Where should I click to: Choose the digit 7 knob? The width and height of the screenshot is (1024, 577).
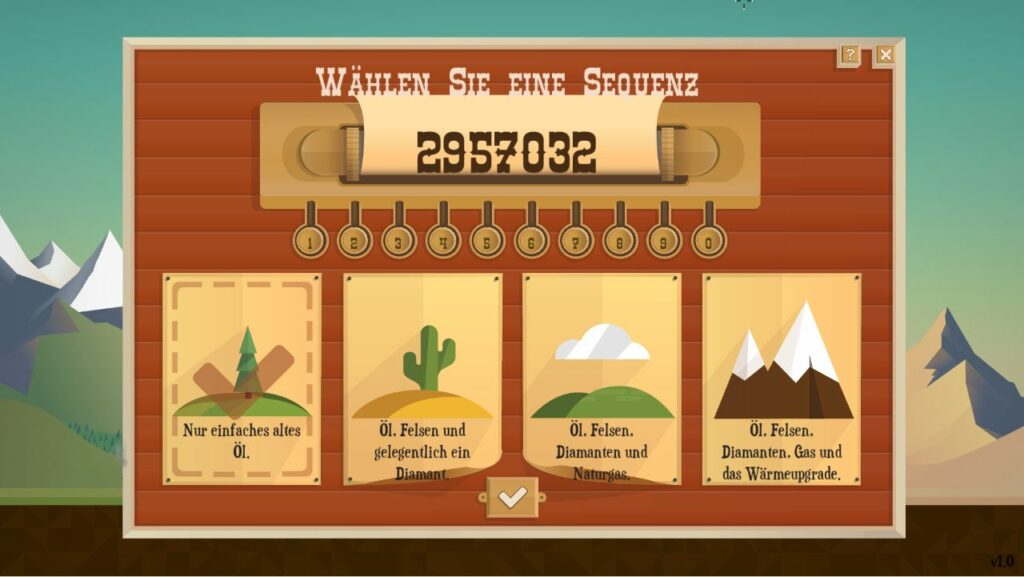(x=575, y=241)
